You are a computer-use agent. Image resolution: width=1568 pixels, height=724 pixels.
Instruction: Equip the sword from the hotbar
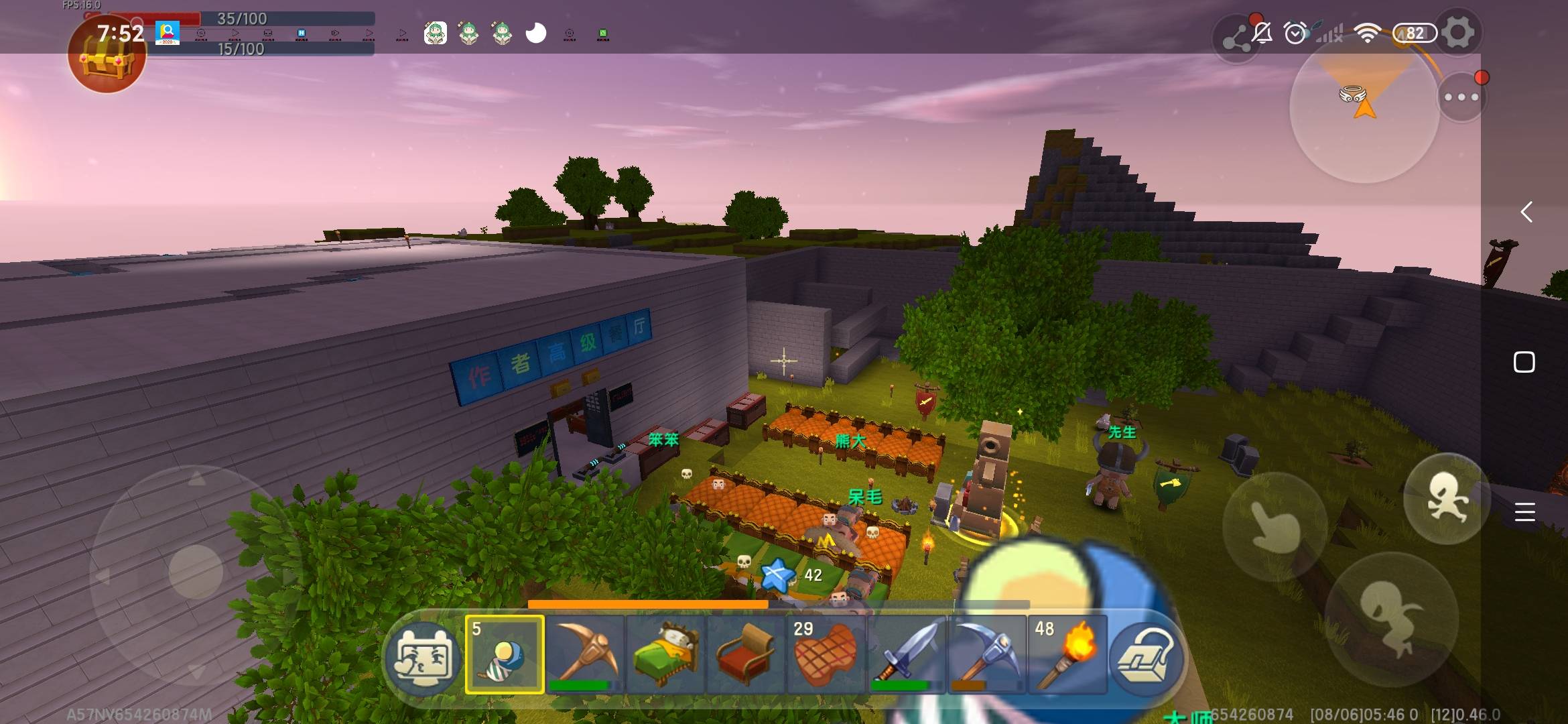coord(907,654)
